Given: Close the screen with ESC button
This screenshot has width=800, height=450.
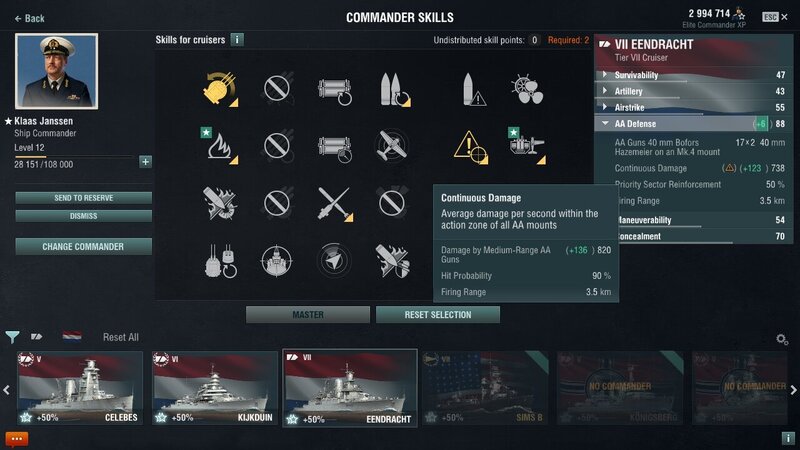Looking at the screenshot, I should click(770, 17).
